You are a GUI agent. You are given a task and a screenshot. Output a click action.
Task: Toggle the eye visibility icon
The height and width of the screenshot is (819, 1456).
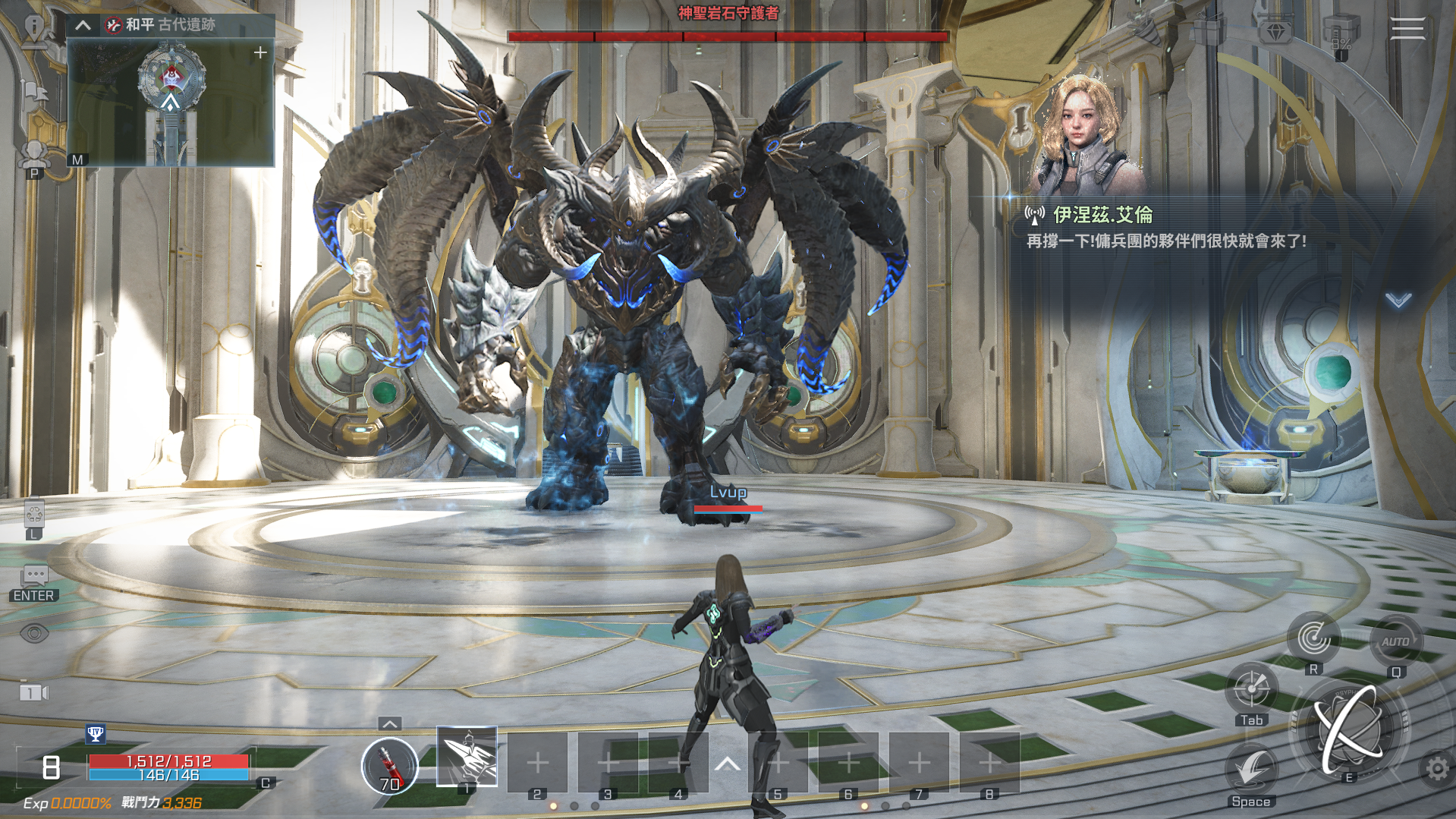[x=34, y=633]
